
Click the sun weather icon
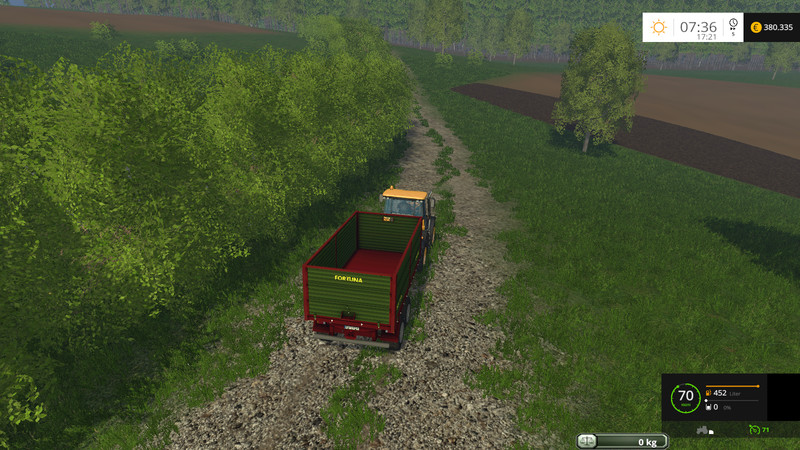coord(658,27)
